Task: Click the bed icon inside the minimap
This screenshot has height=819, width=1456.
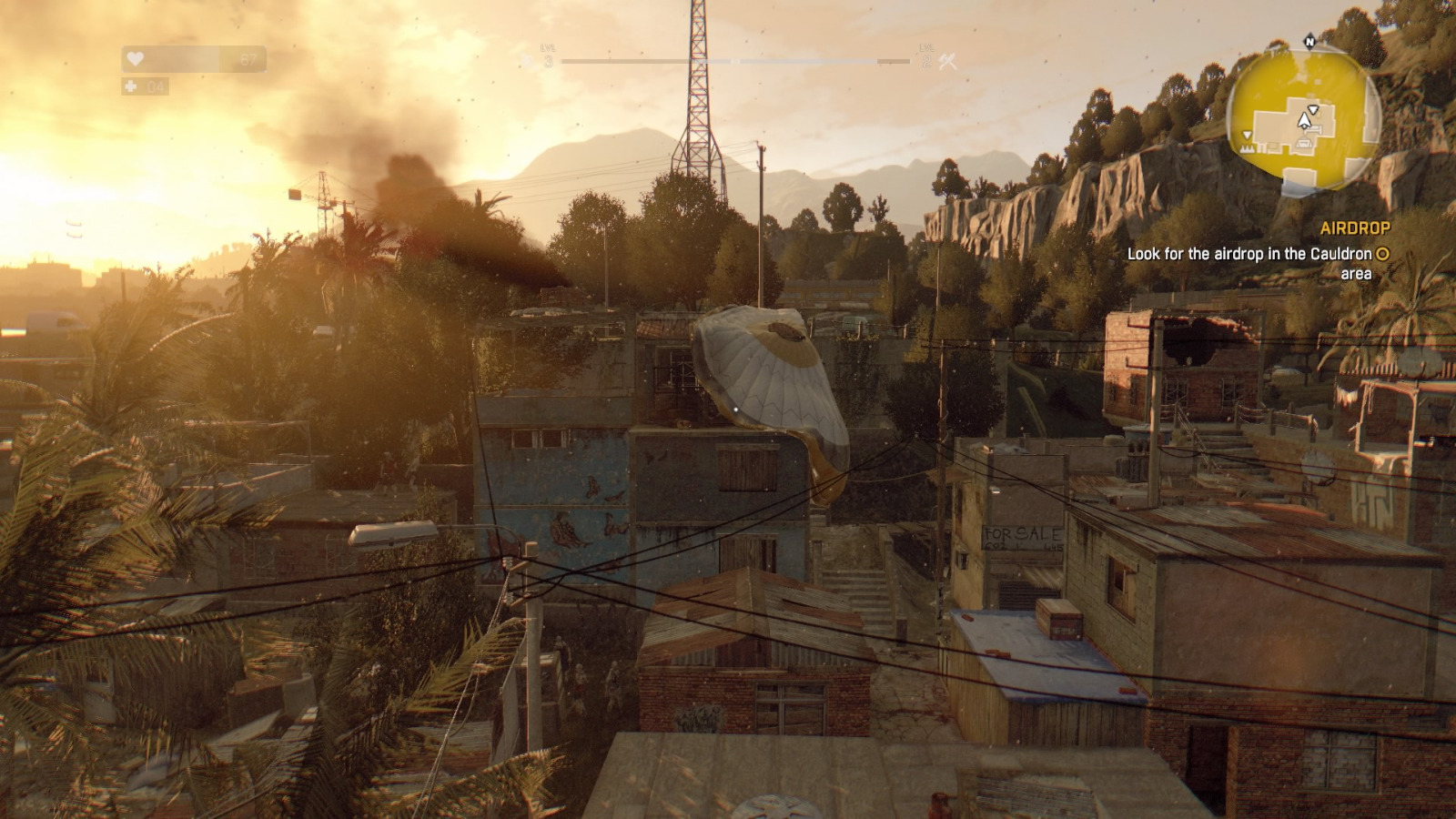Action: tap(1313, 130)
